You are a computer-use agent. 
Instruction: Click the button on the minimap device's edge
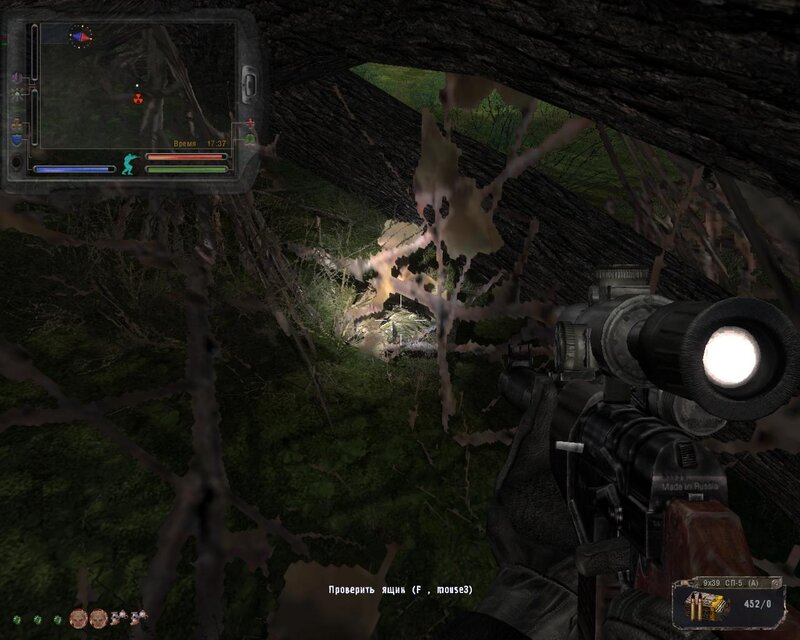248,79
